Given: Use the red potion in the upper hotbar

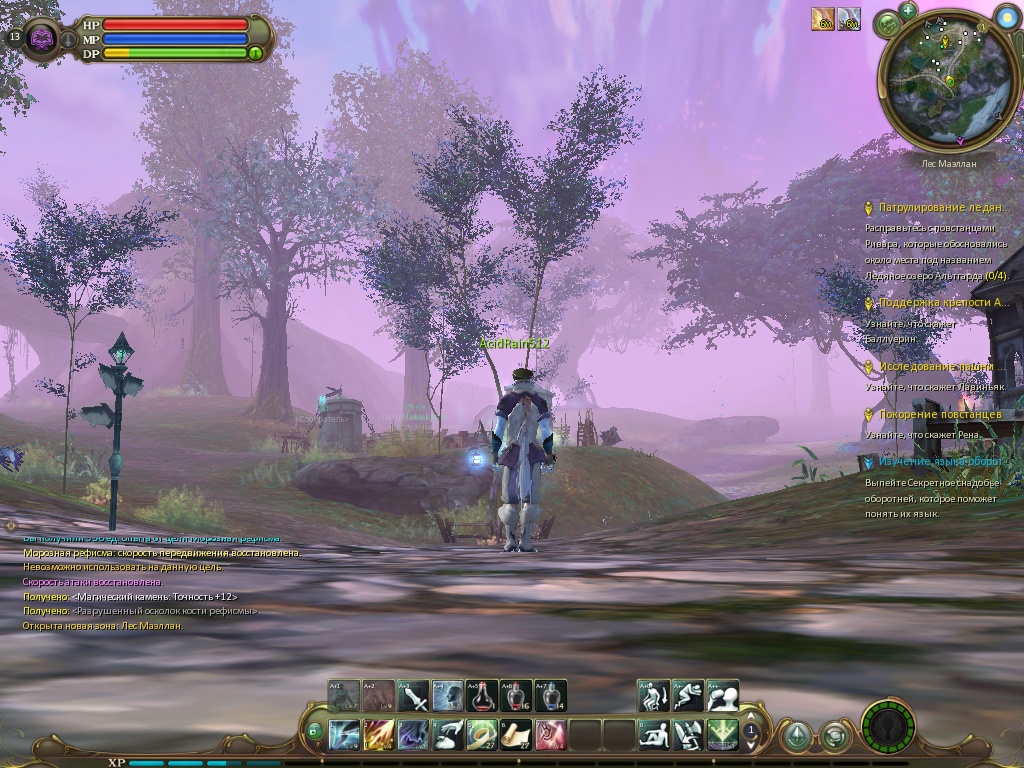Looking at the screenshot, I should coord(481,695).
